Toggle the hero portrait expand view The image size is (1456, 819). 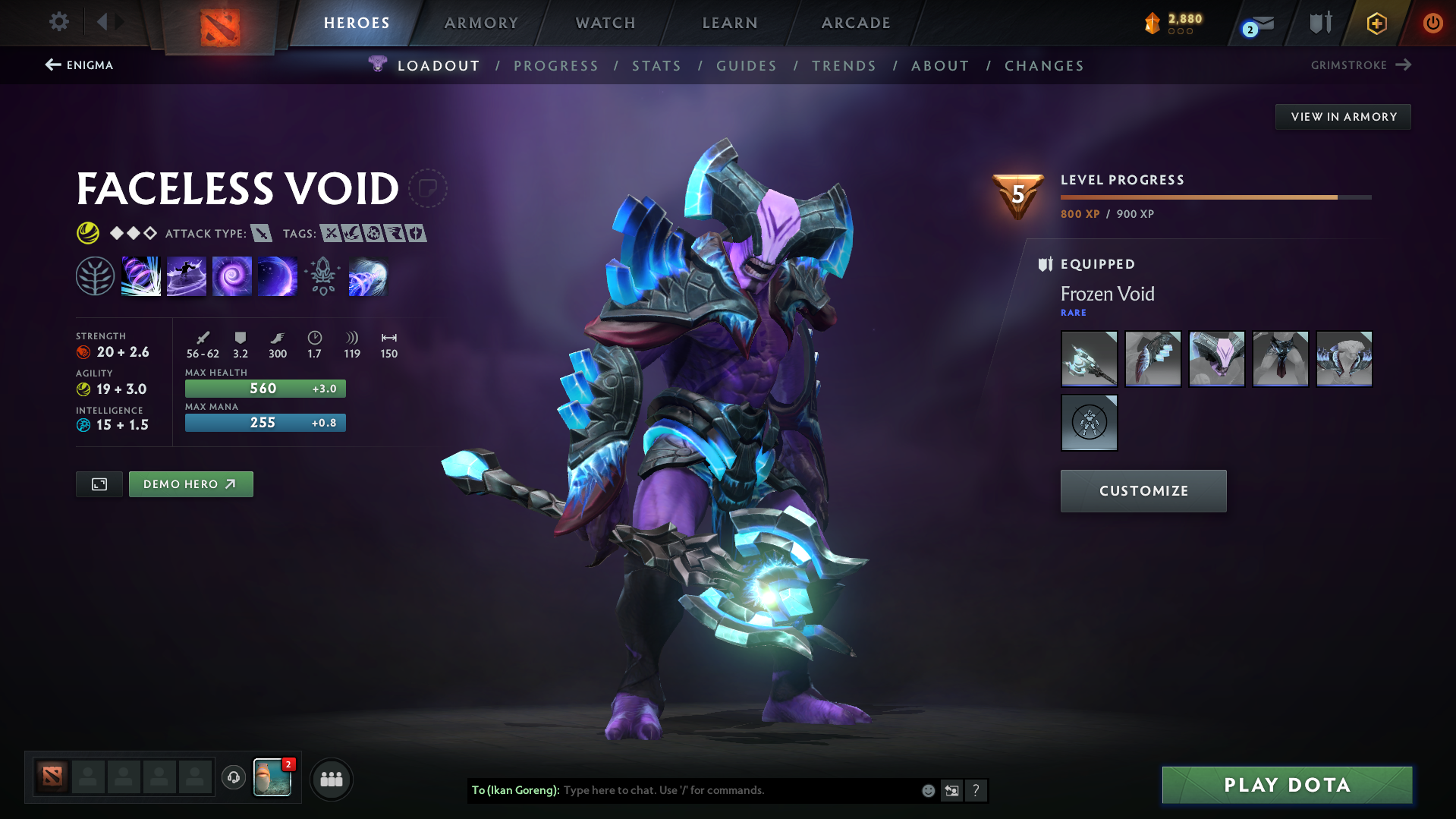point(99,484)
